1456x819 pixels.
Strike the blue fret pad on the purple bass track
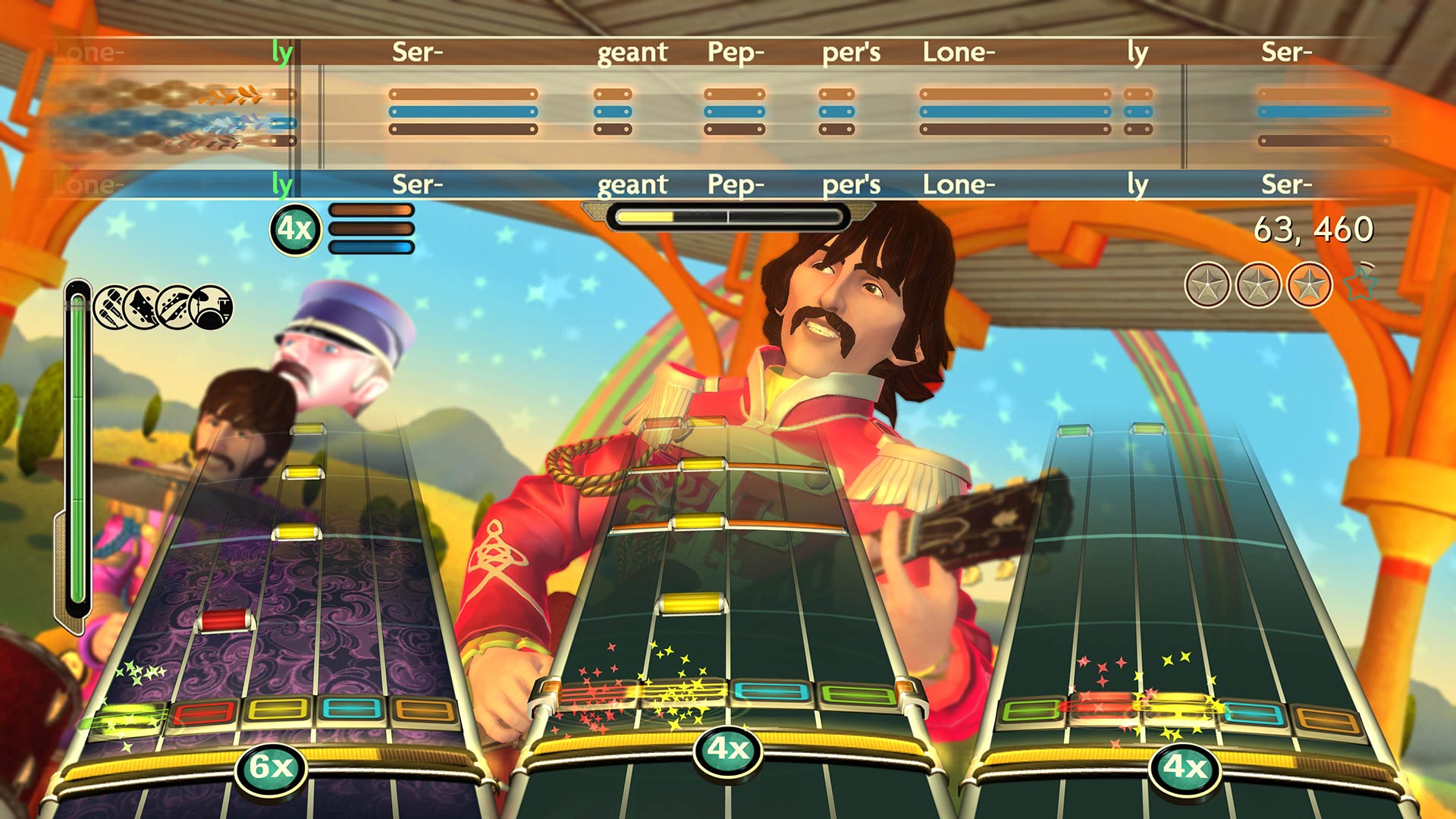[352, 709]
